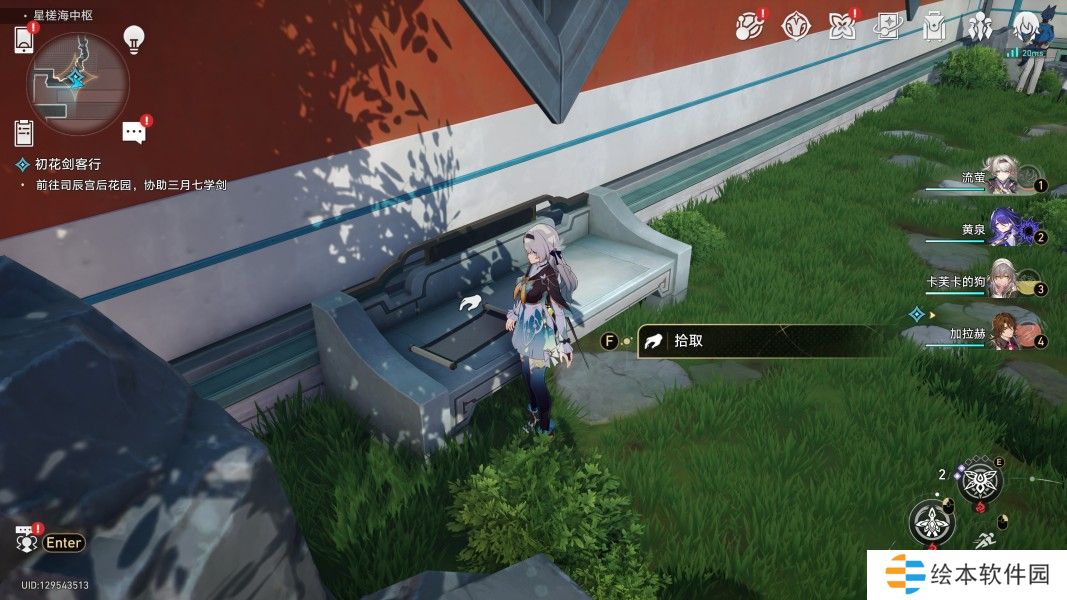The image size is (1067, 600).
Task: Open the characters group icon
Action: click(980, 26)
